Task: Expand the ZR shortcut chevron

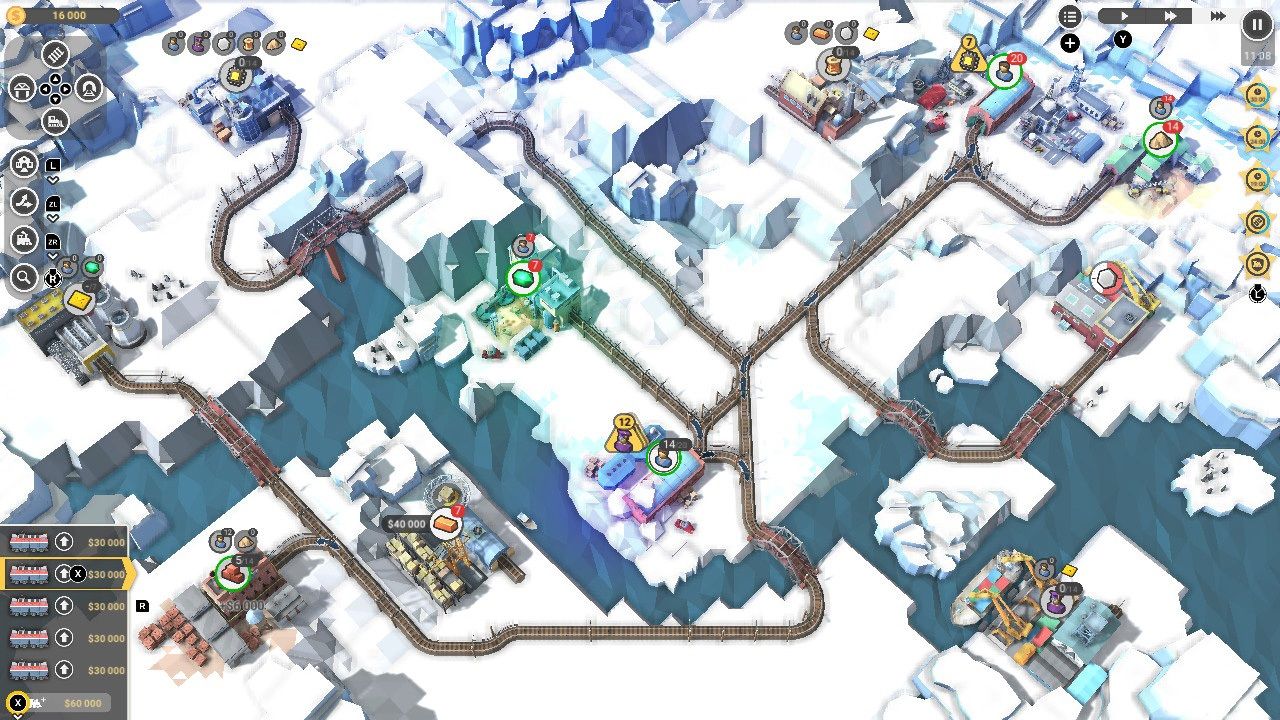Action: (x=53, y=256)
